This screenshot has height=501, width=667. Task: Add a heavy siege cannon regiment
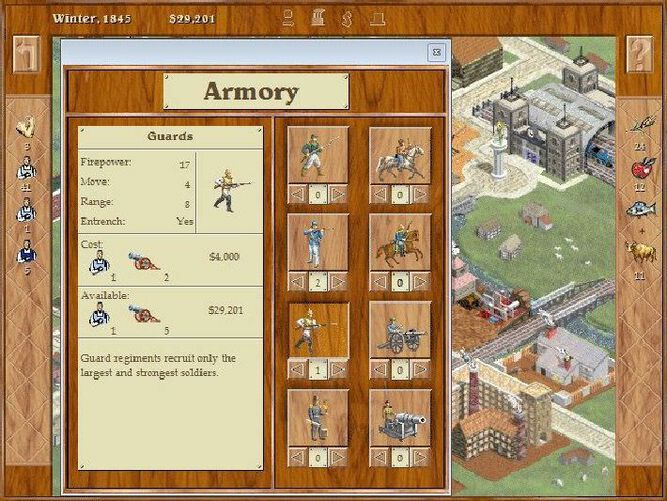click(420, 458)
